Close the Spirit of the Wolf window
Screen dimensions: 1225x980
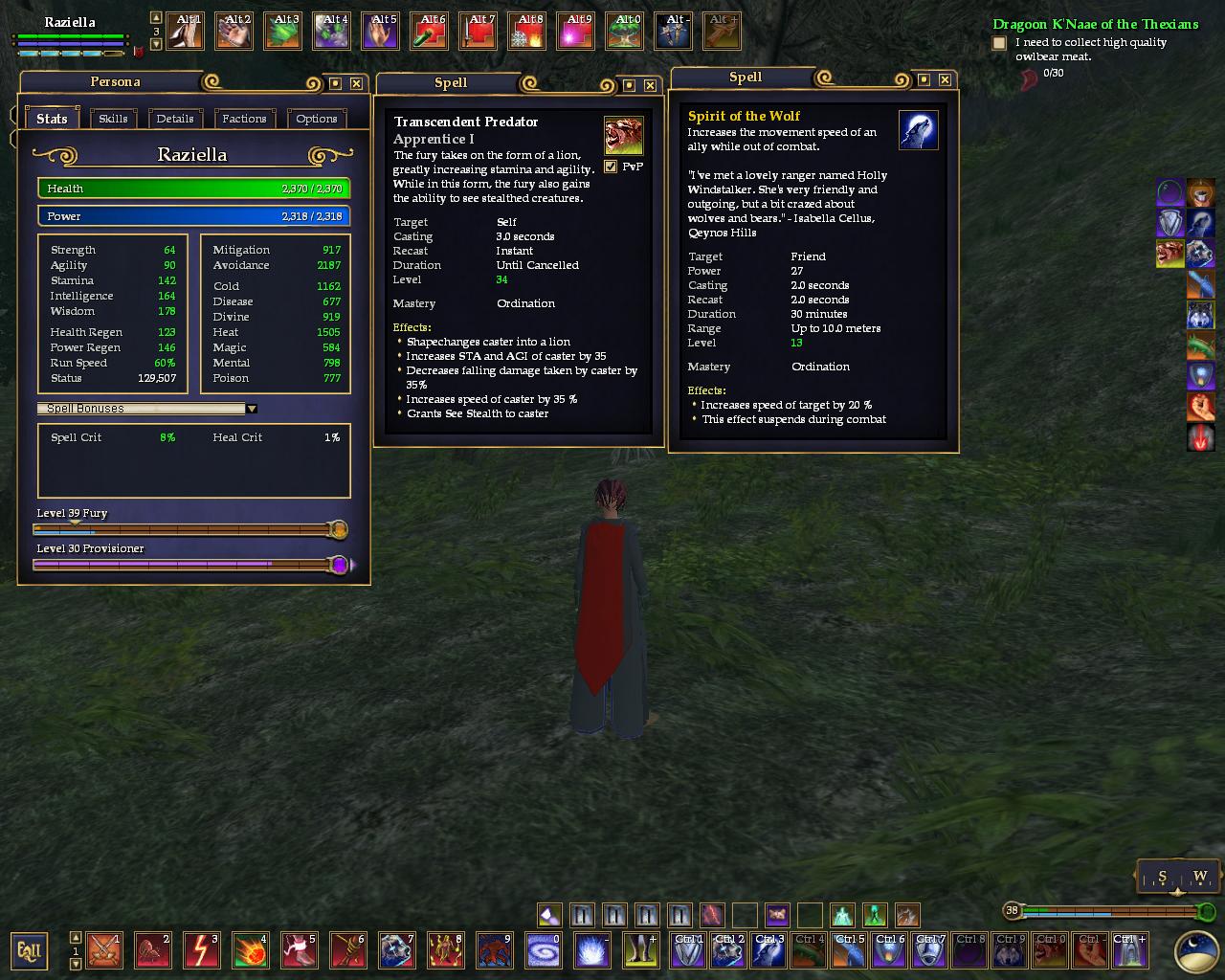pos(945,79)
